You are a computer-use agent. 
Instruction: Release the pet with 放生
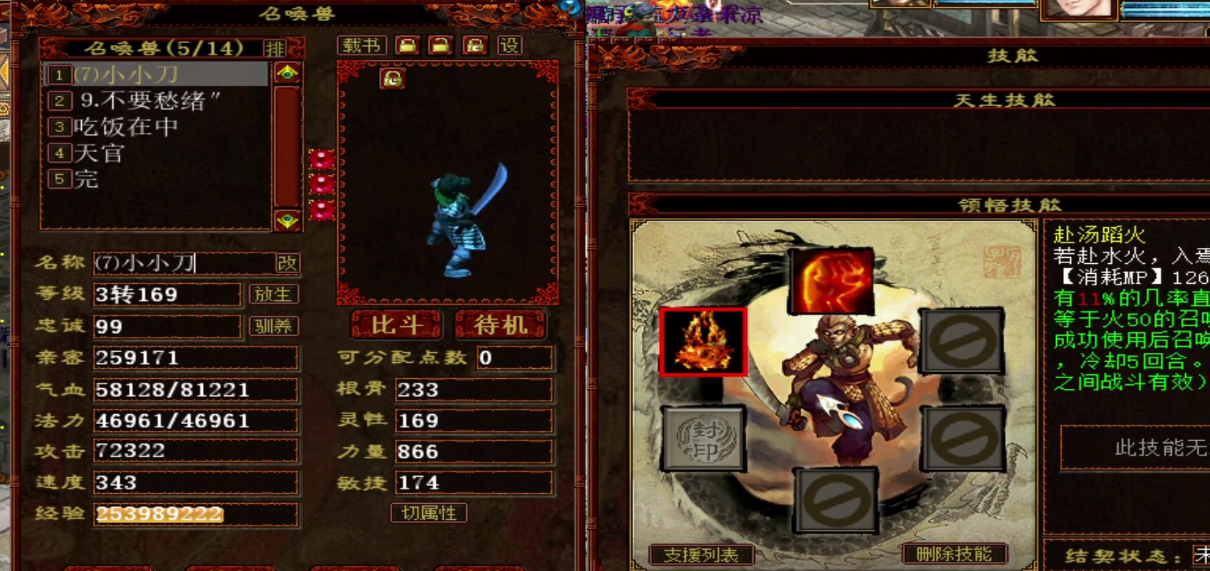[273, 295]
